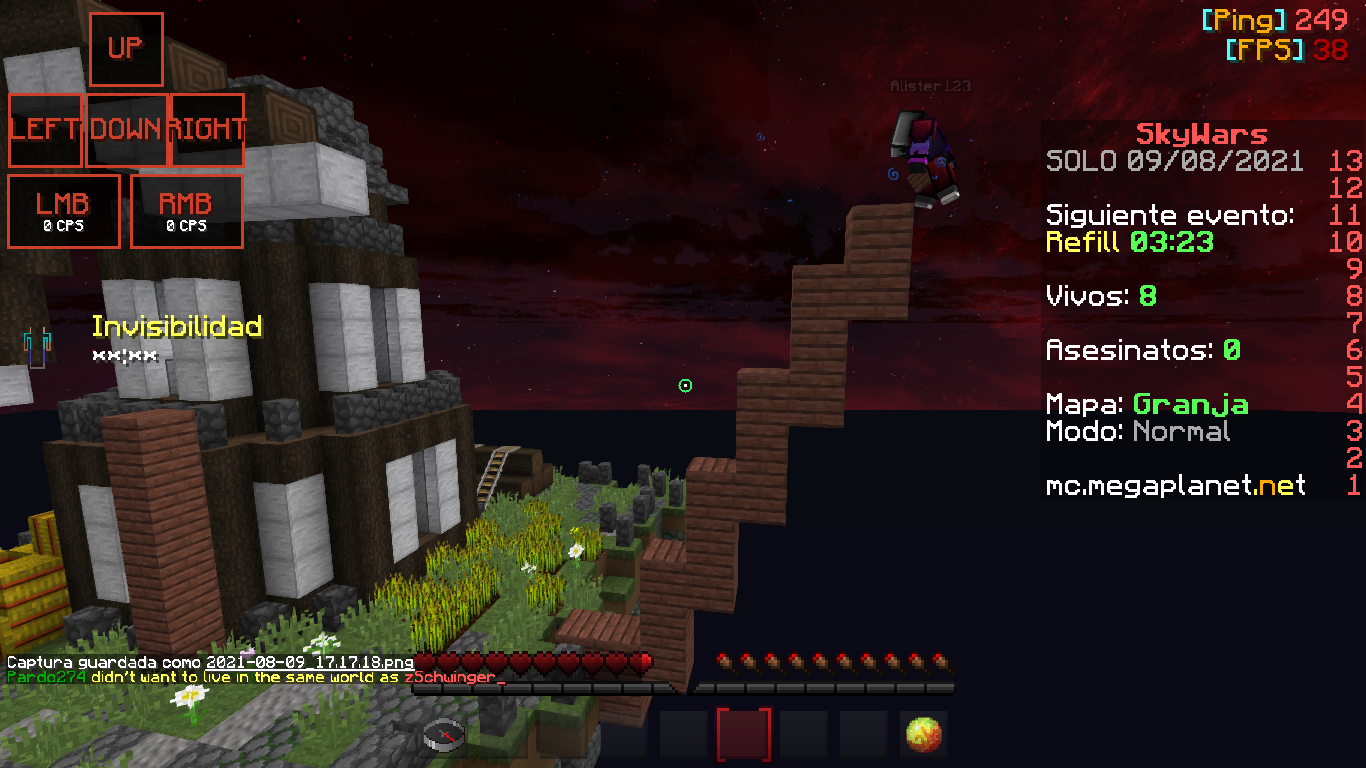
Task: Click the LEFT keystroke box
Action: coord(45,130)
